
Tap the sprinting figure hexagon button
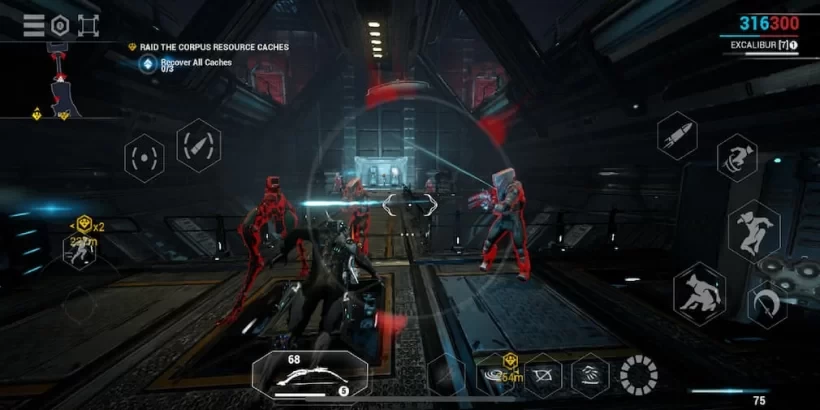coord(80,250)
